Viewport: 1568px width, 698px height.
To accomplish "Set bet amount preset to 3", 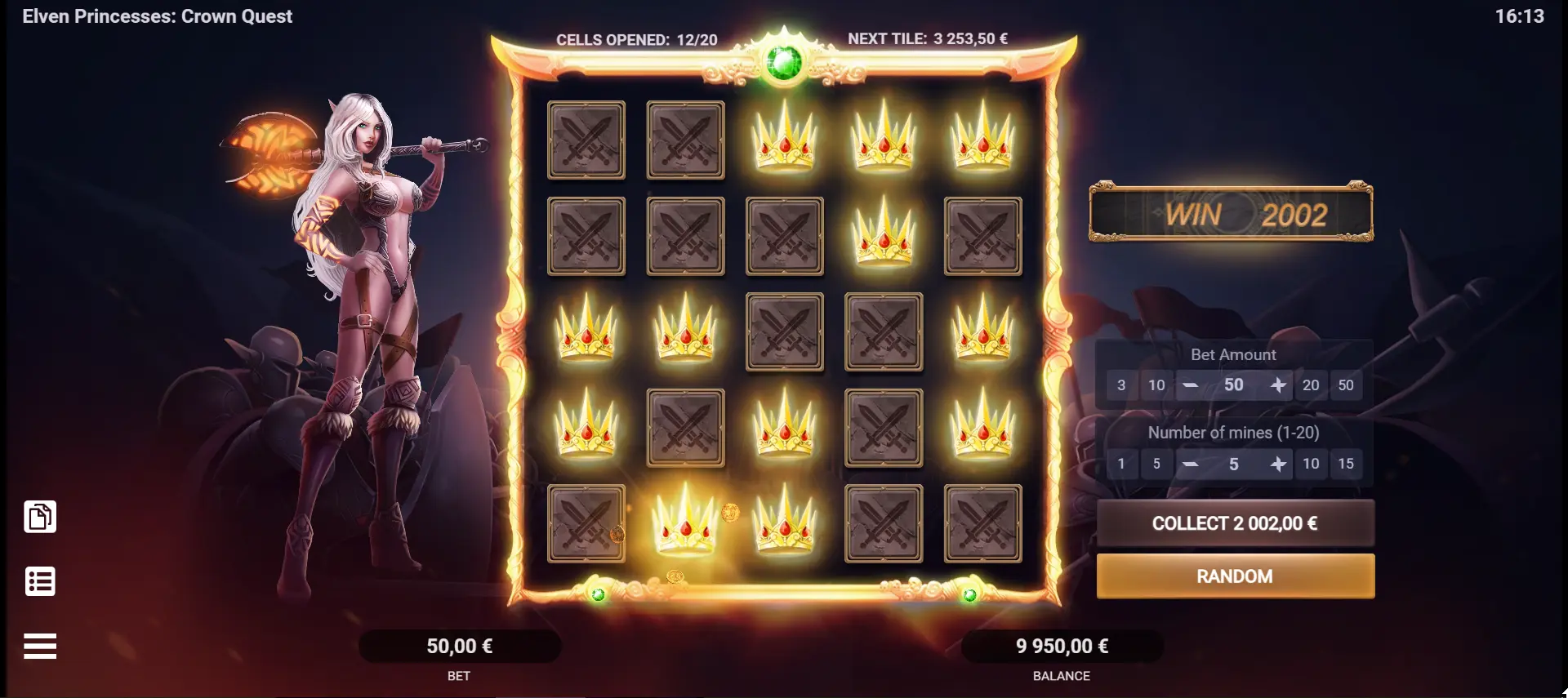I will pyautogui.click(x=1121, y=385).
